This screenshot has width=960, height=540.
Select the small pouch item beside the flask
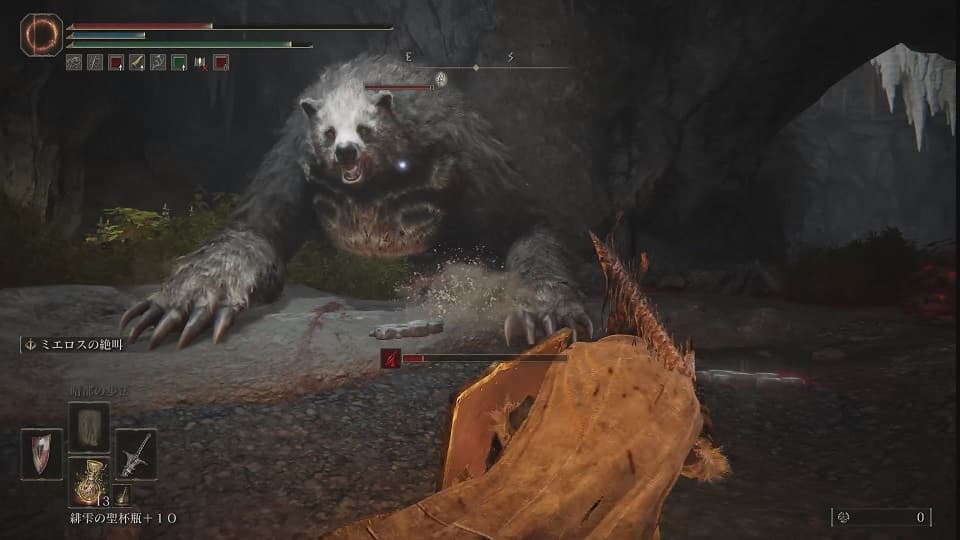(x=120, y=495)
